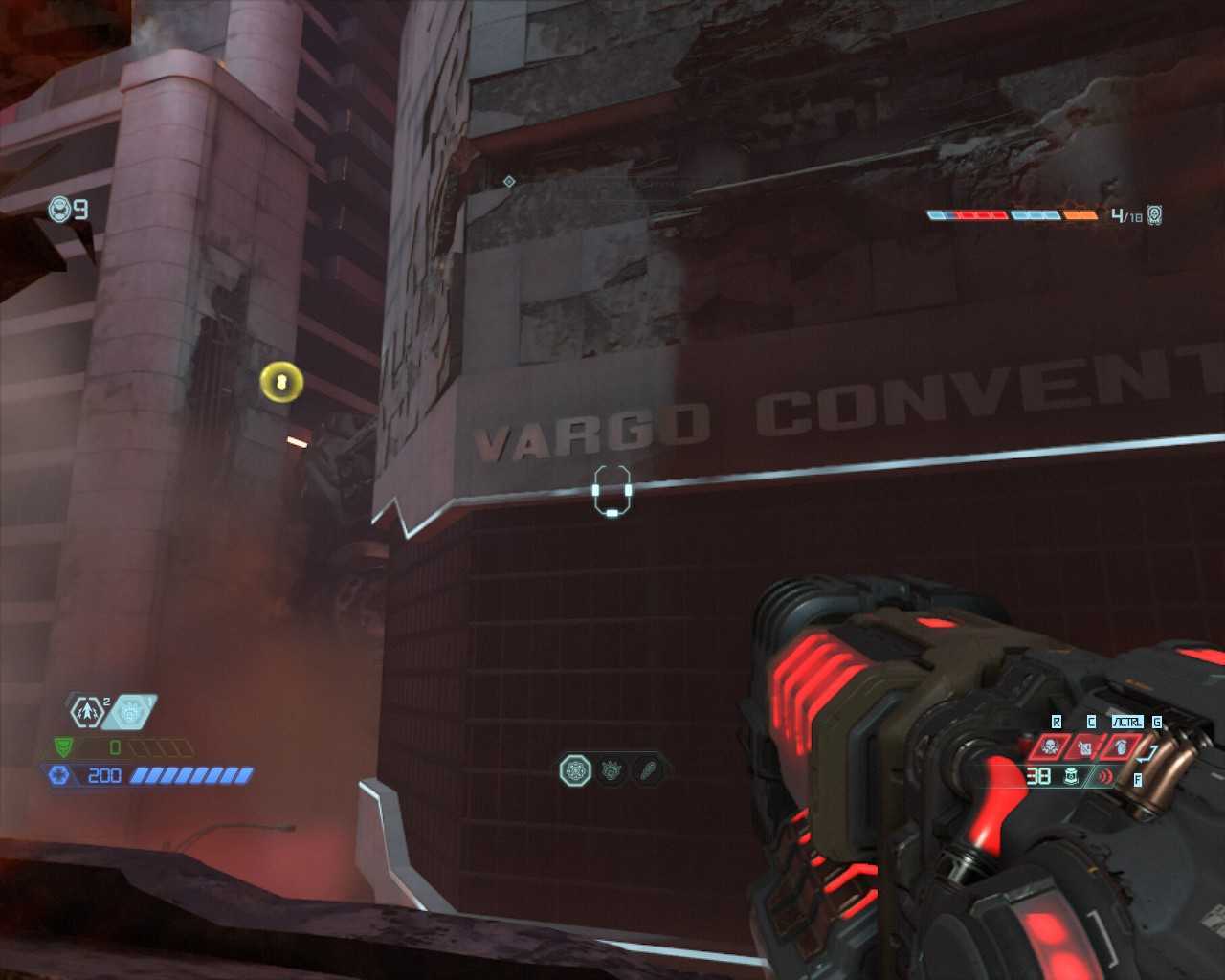This screenshot has width=1225, height=980.
Task: Select the demon skull counter icon
Action: pos(1154,215)
